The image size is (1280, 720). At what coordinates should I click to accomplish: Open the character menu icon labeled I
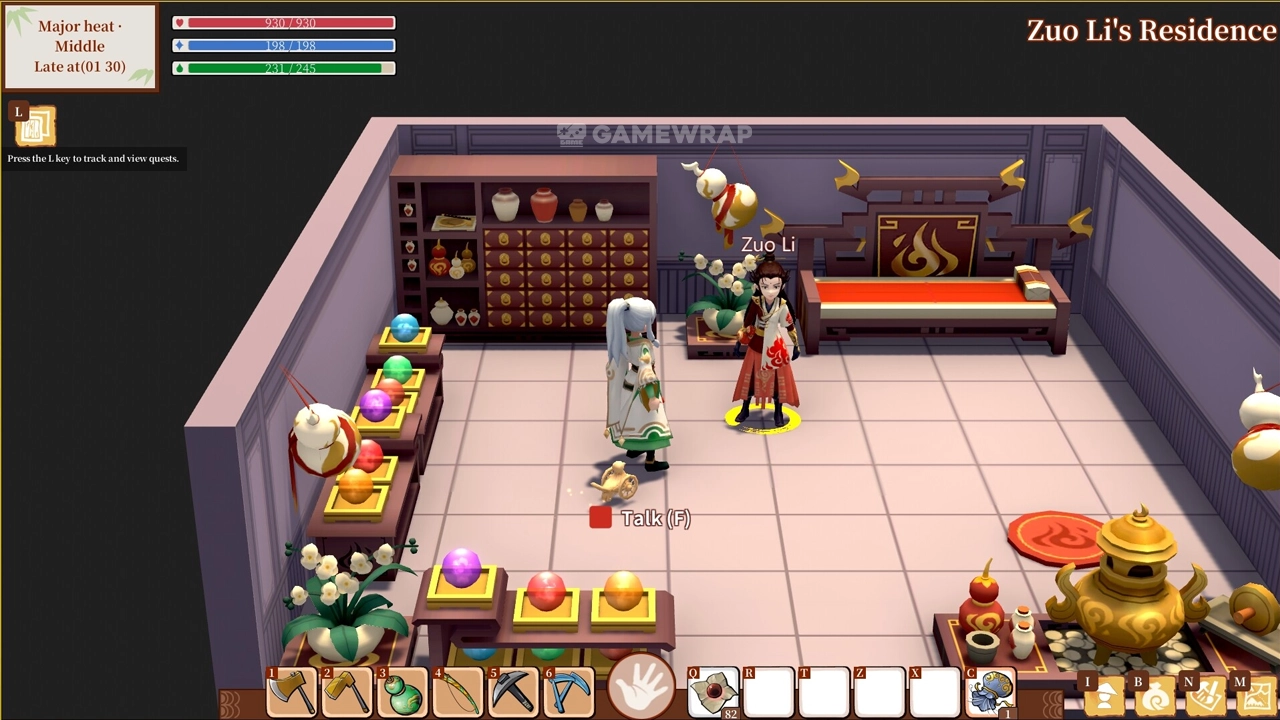click(1105, 697)
